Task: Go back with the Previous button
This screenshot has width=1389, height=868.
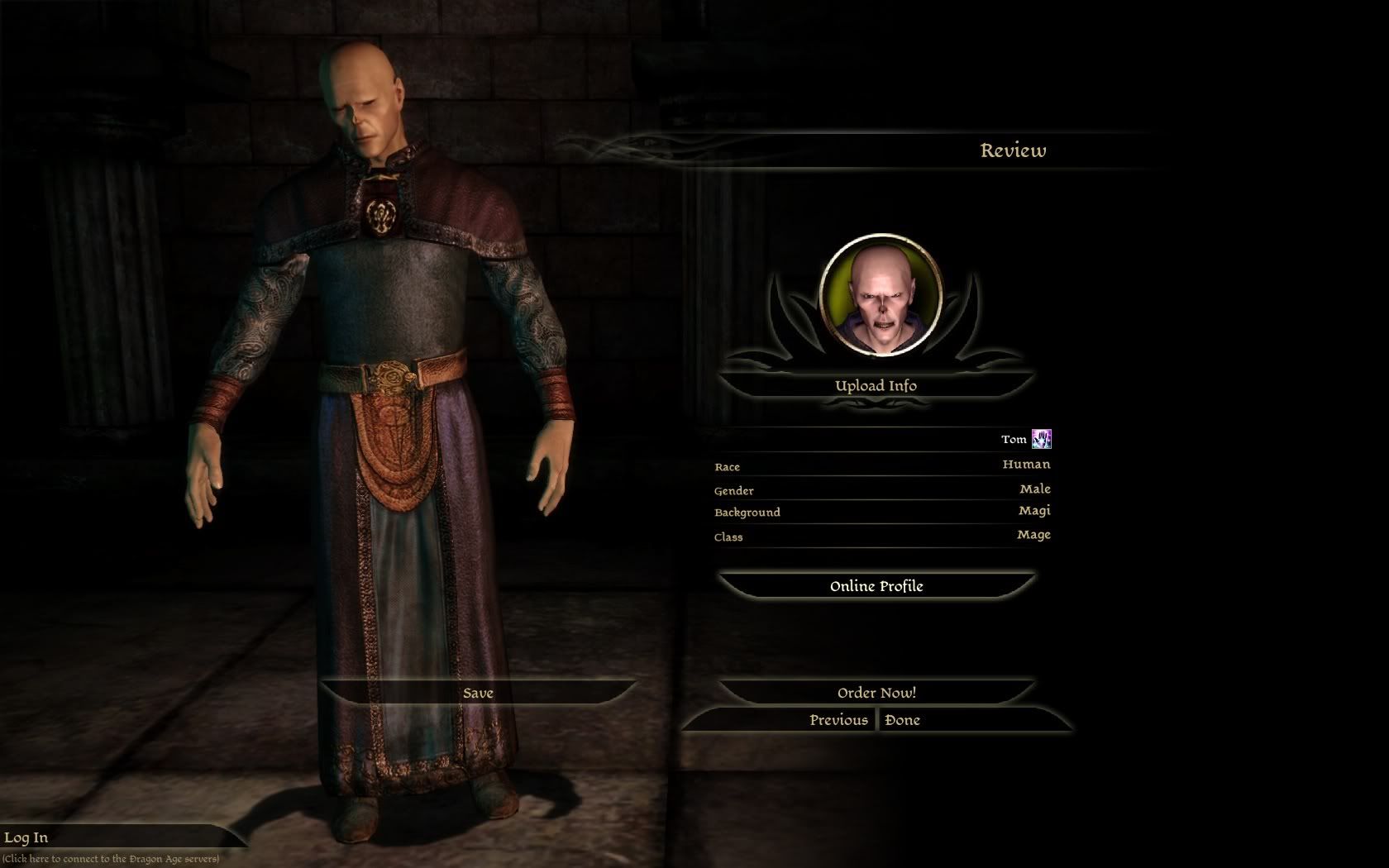Action: [838, 720]
